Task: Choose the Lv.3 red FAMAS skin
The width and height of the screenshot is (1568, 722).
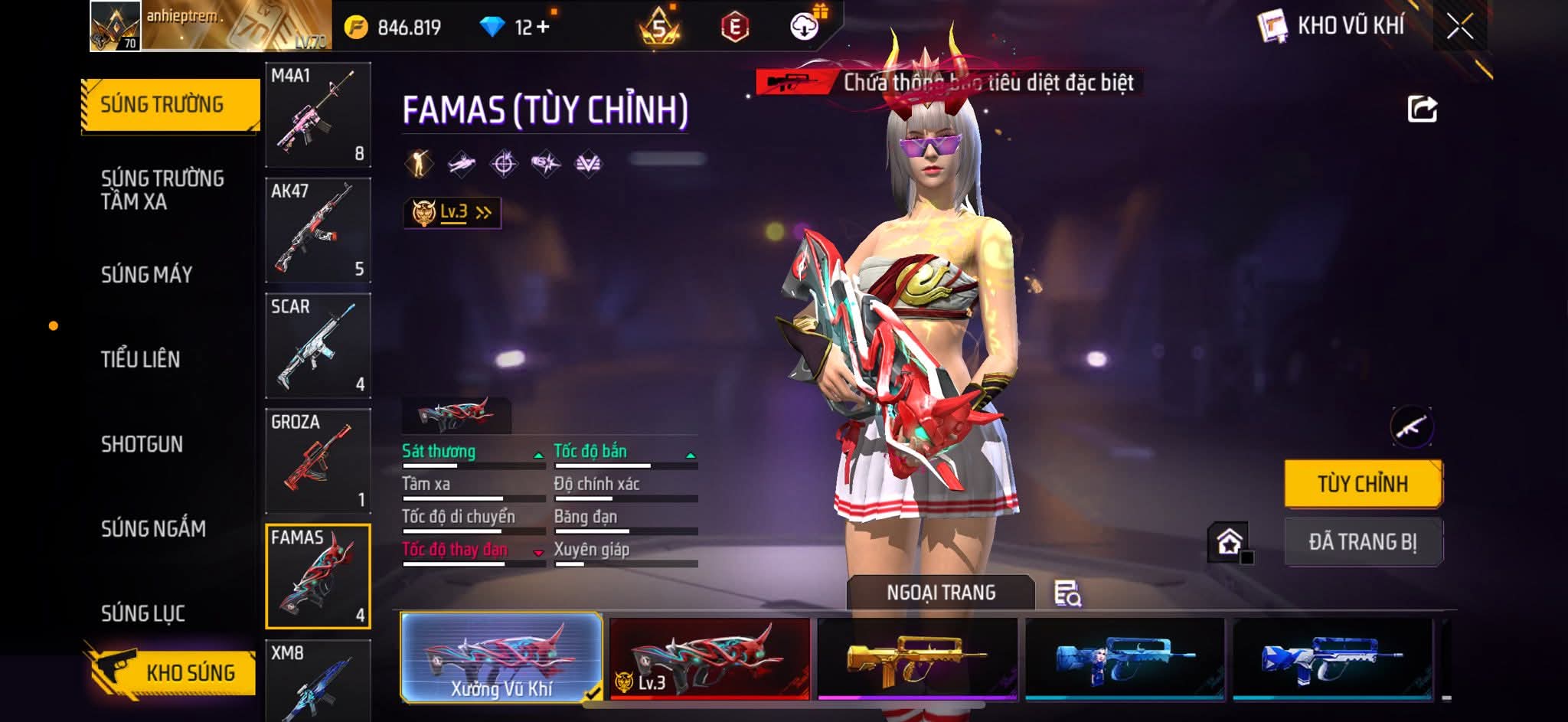Action: click(x=710, y=658)
